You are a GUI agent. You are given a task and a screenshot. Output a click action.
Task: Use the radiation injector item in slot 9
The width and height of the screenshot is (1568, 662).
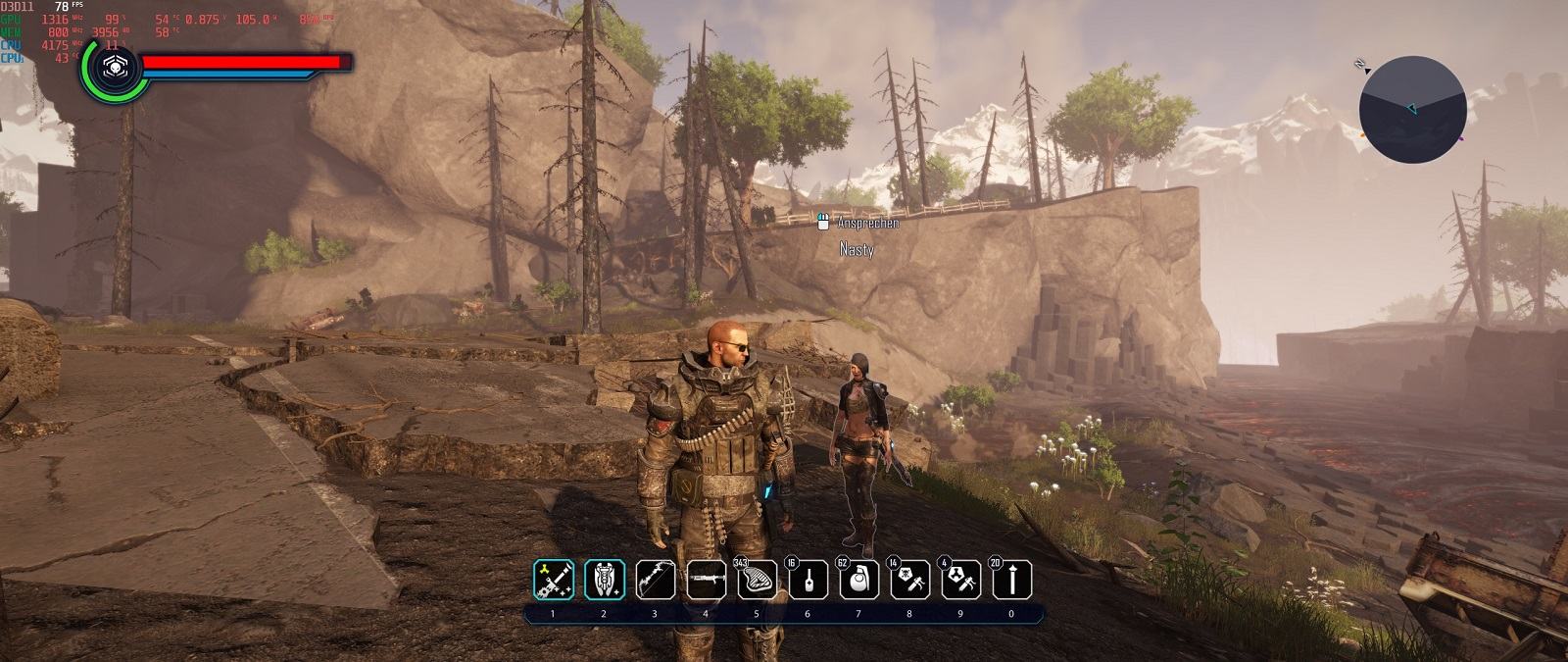coord(960,580)
